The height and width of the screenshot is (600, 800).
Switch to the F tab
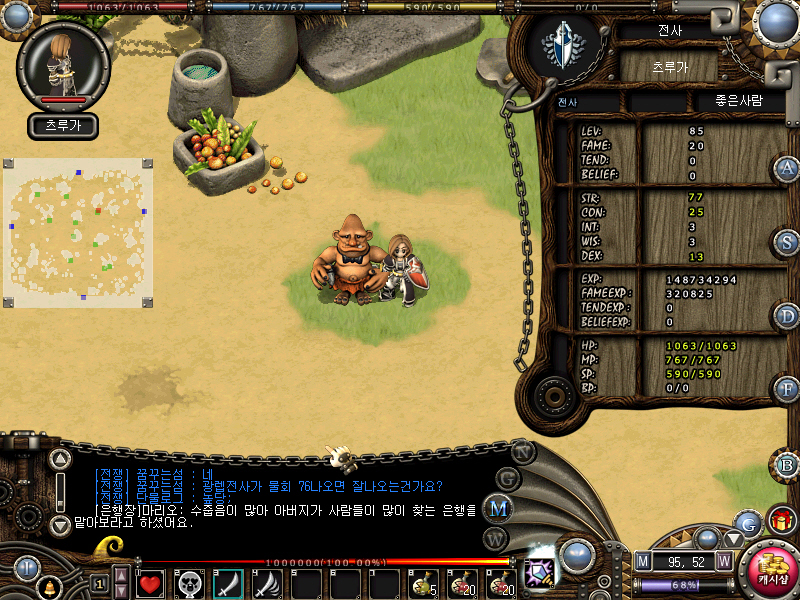787,389
